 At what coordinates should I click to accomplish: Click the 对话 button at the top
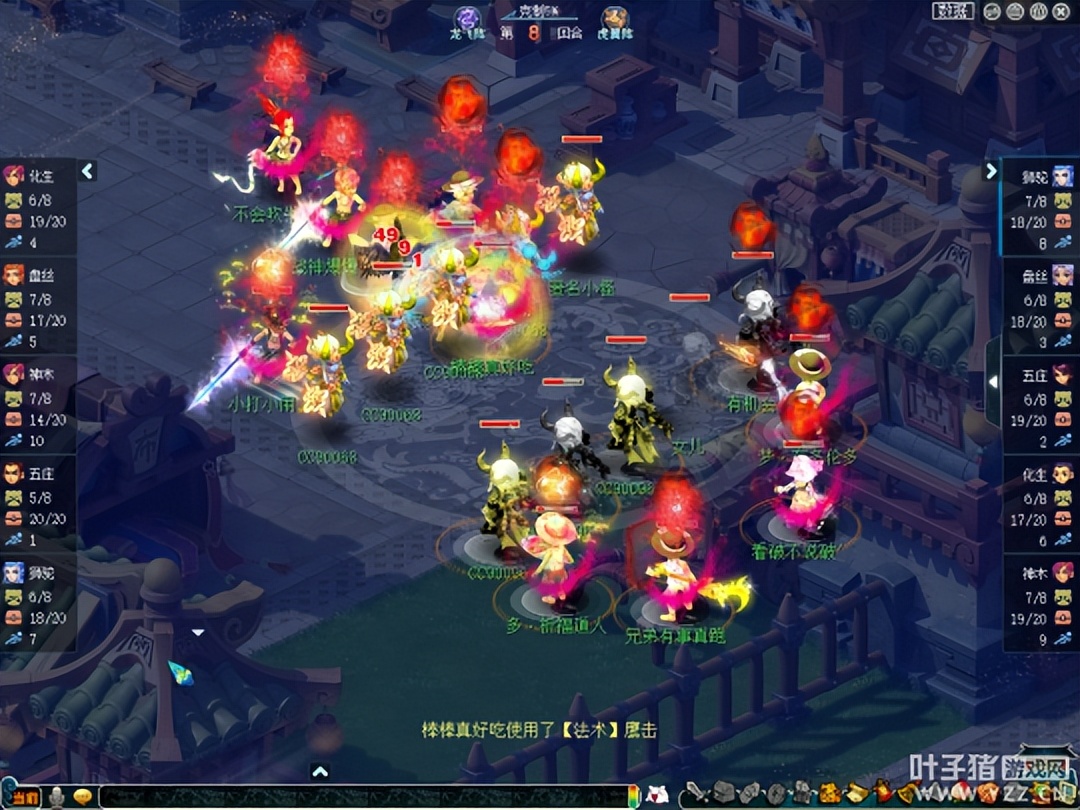[953, 11]
